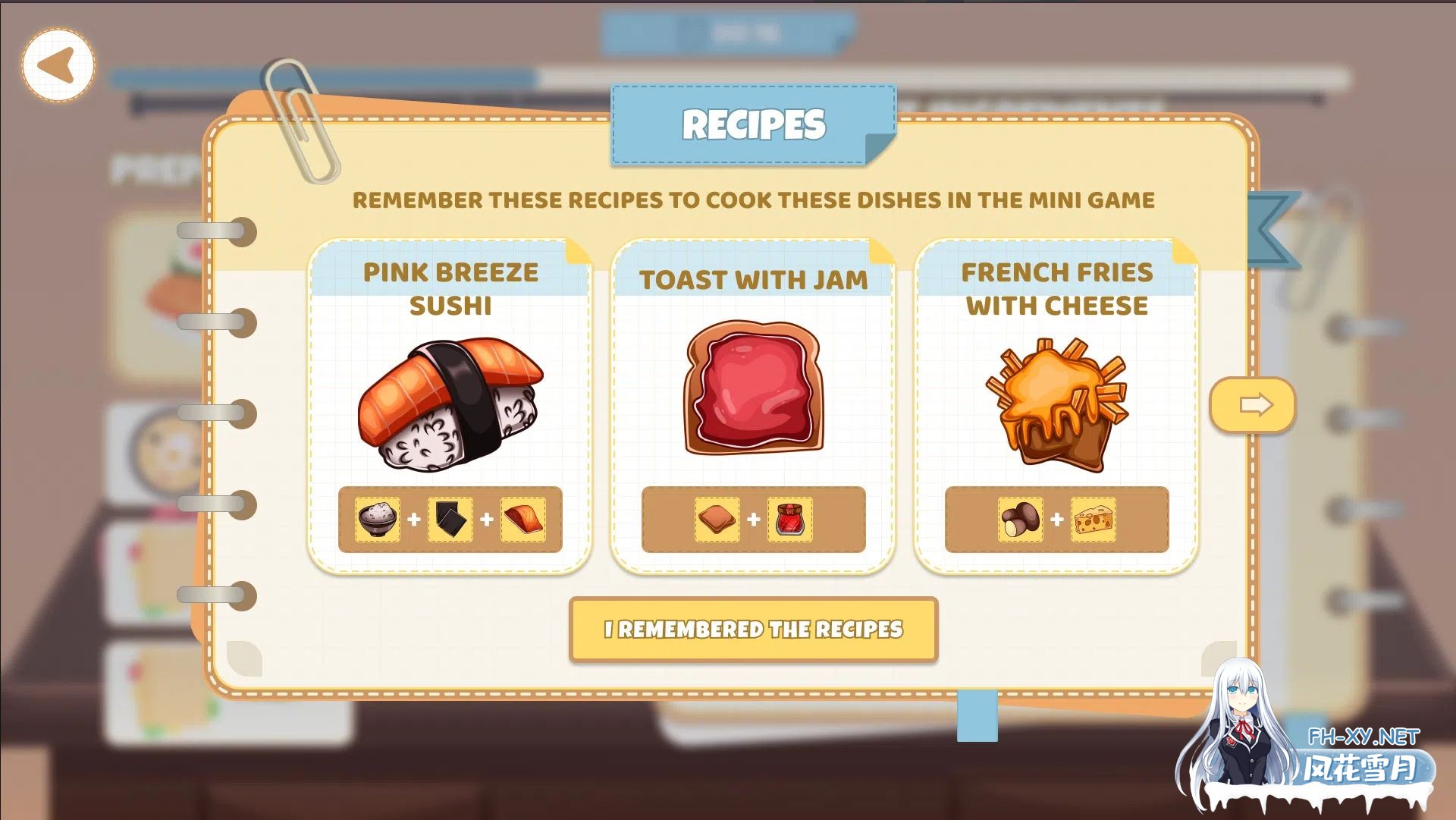1456x820 pixels.
Task: Show the next page of recipes
Action: point(1253,405)
